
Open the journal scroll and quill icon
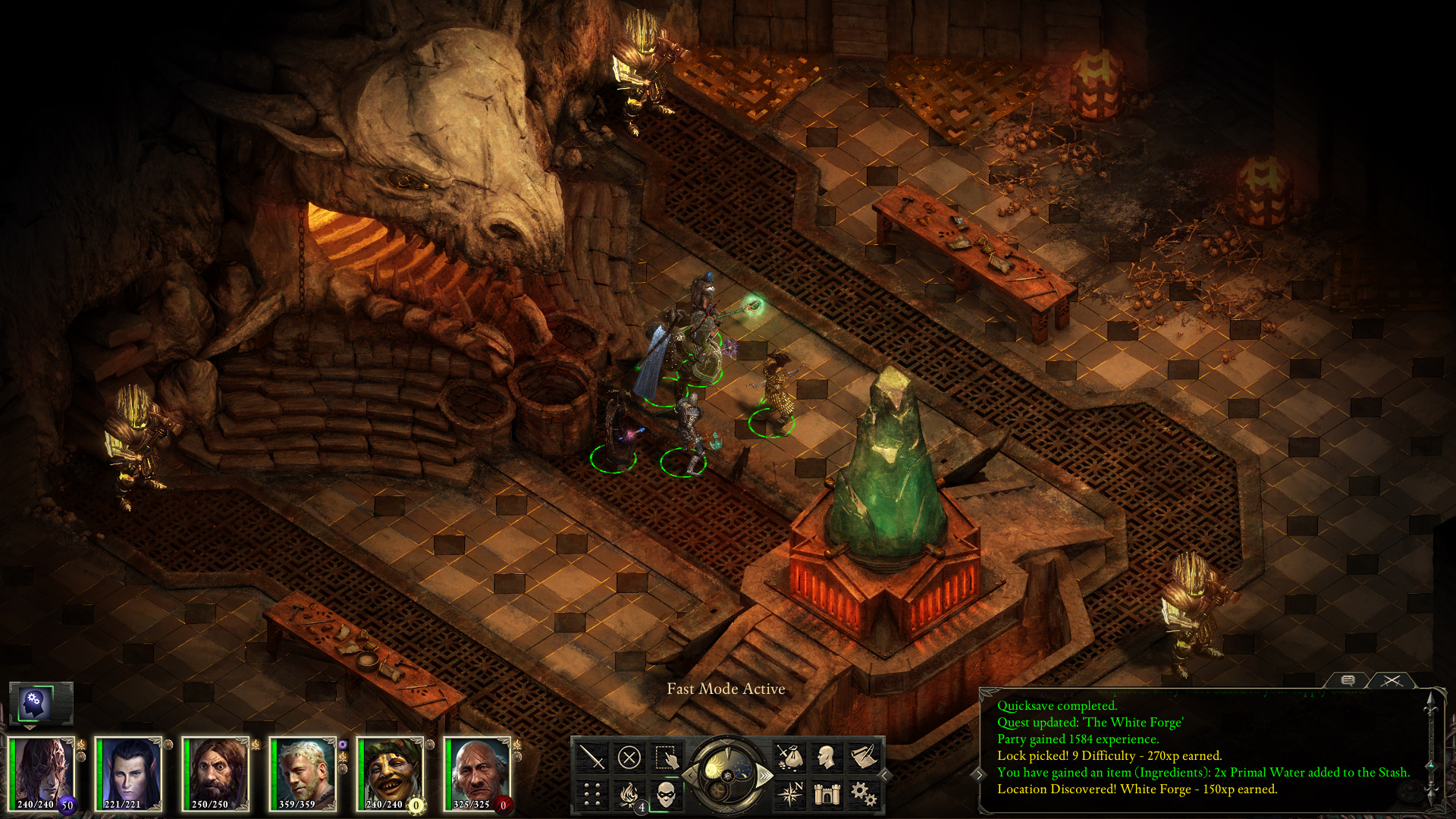pos(864,757)
